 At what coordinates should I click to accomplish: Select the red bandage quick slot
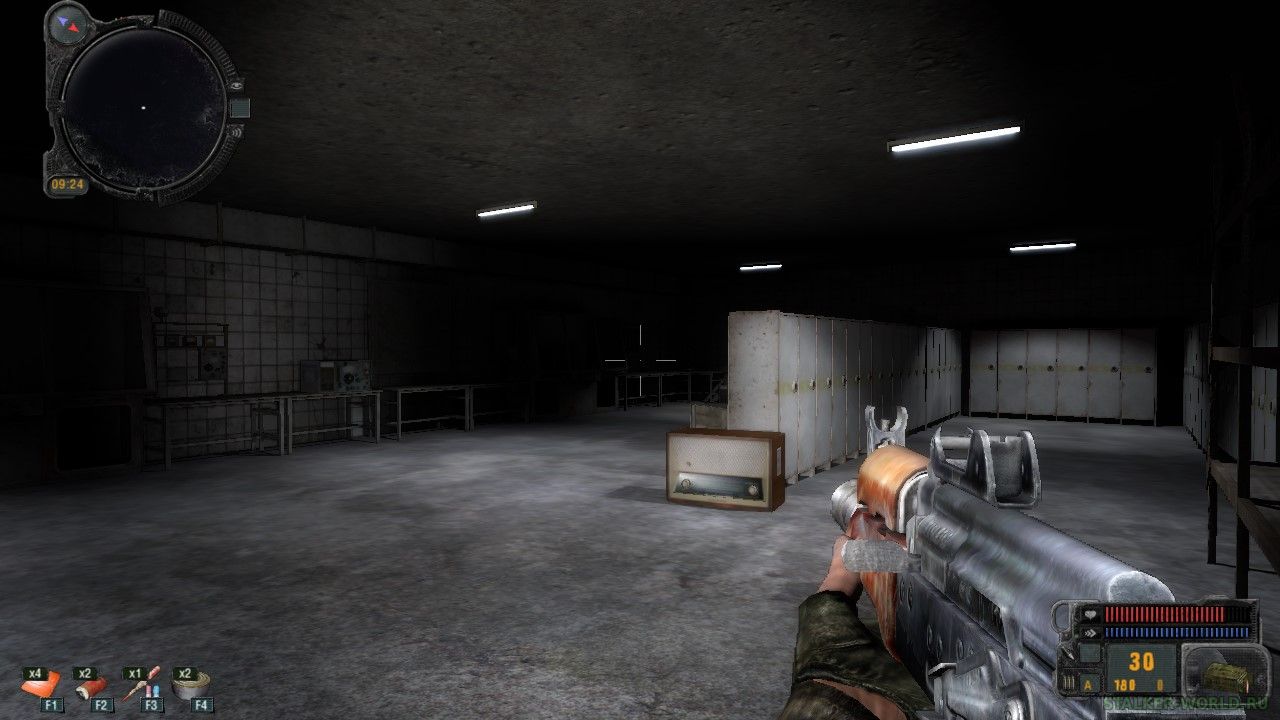pyautogui.click(x=92, y=686)
